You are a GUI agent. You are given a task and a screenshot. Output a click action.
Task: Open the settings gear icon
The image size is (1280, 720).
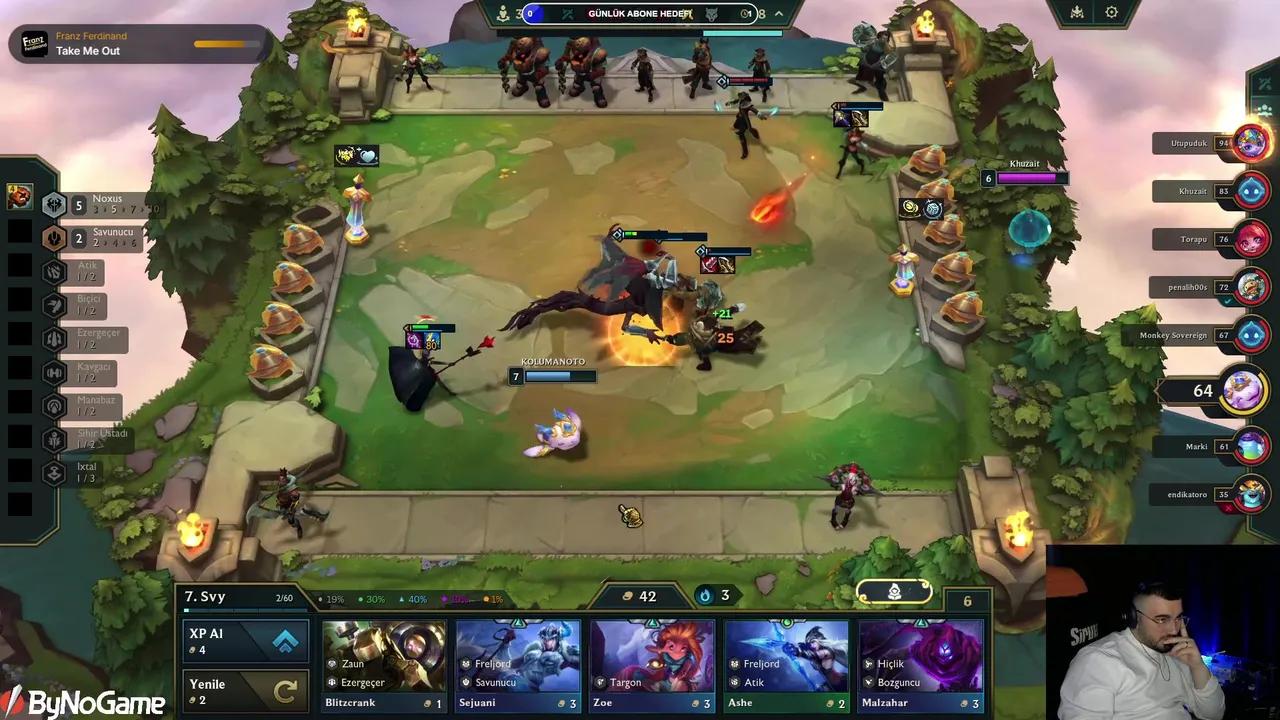pyautogui.click(x=1113, y=12)
